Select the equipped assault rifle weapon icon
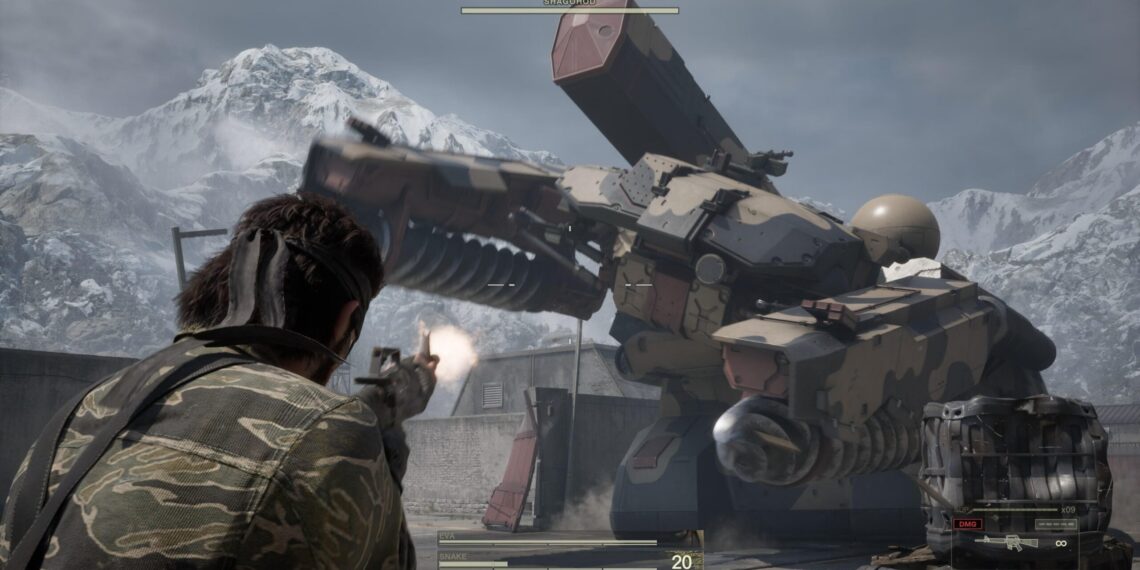Screen dimensions: 1140x570 tap(1008, 543)
